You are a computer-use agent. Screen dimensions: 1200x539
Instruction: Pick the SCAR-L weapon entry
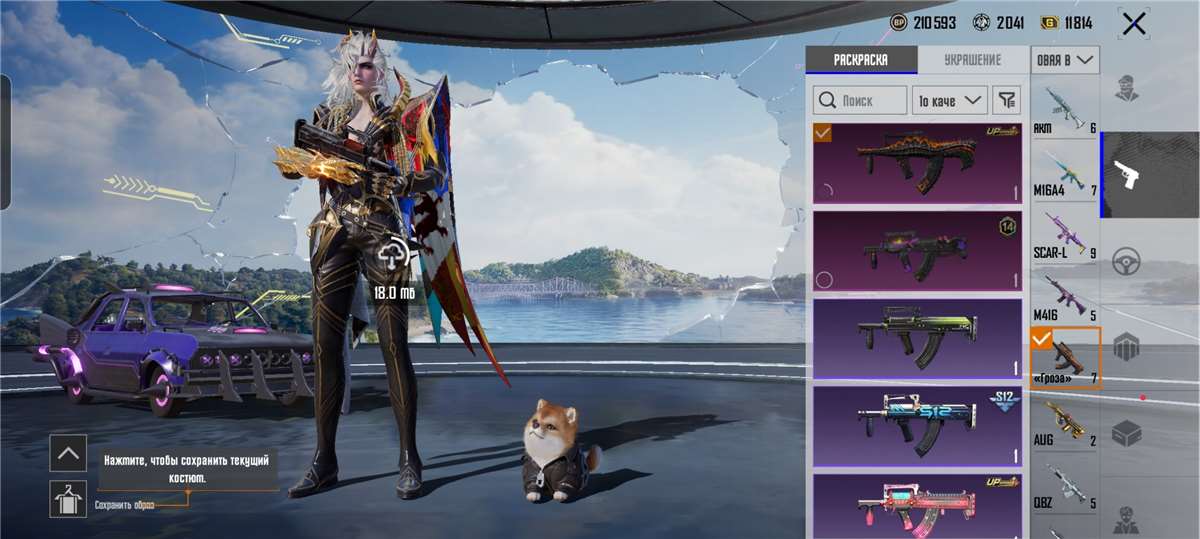(1065, 235)
